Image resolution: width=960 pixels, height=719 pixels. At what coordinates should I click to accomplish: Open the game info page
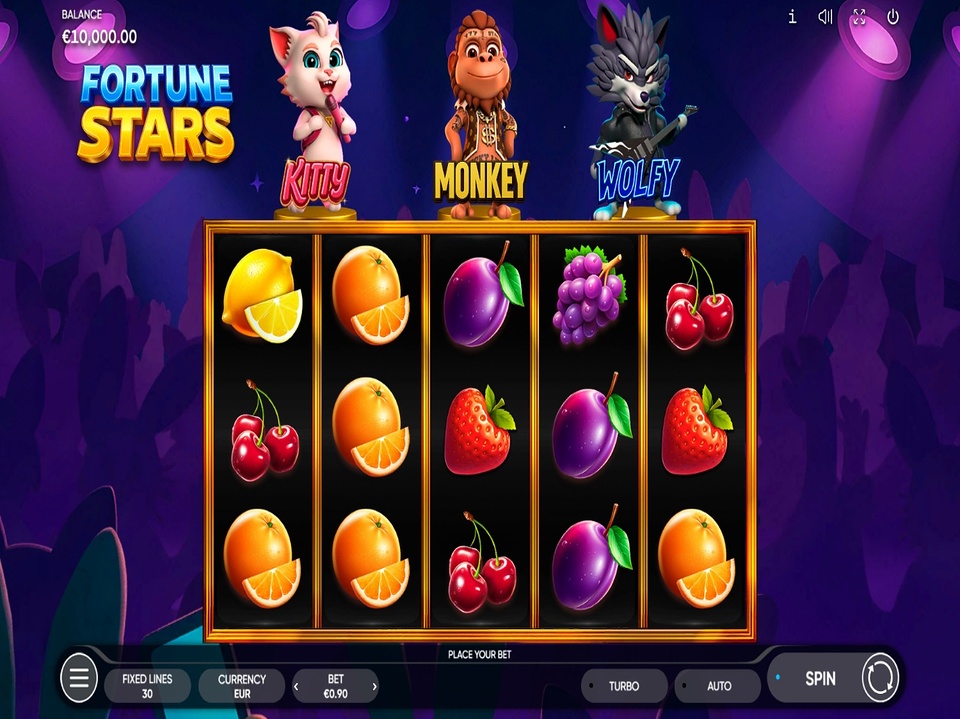click(x=792, y=17)
